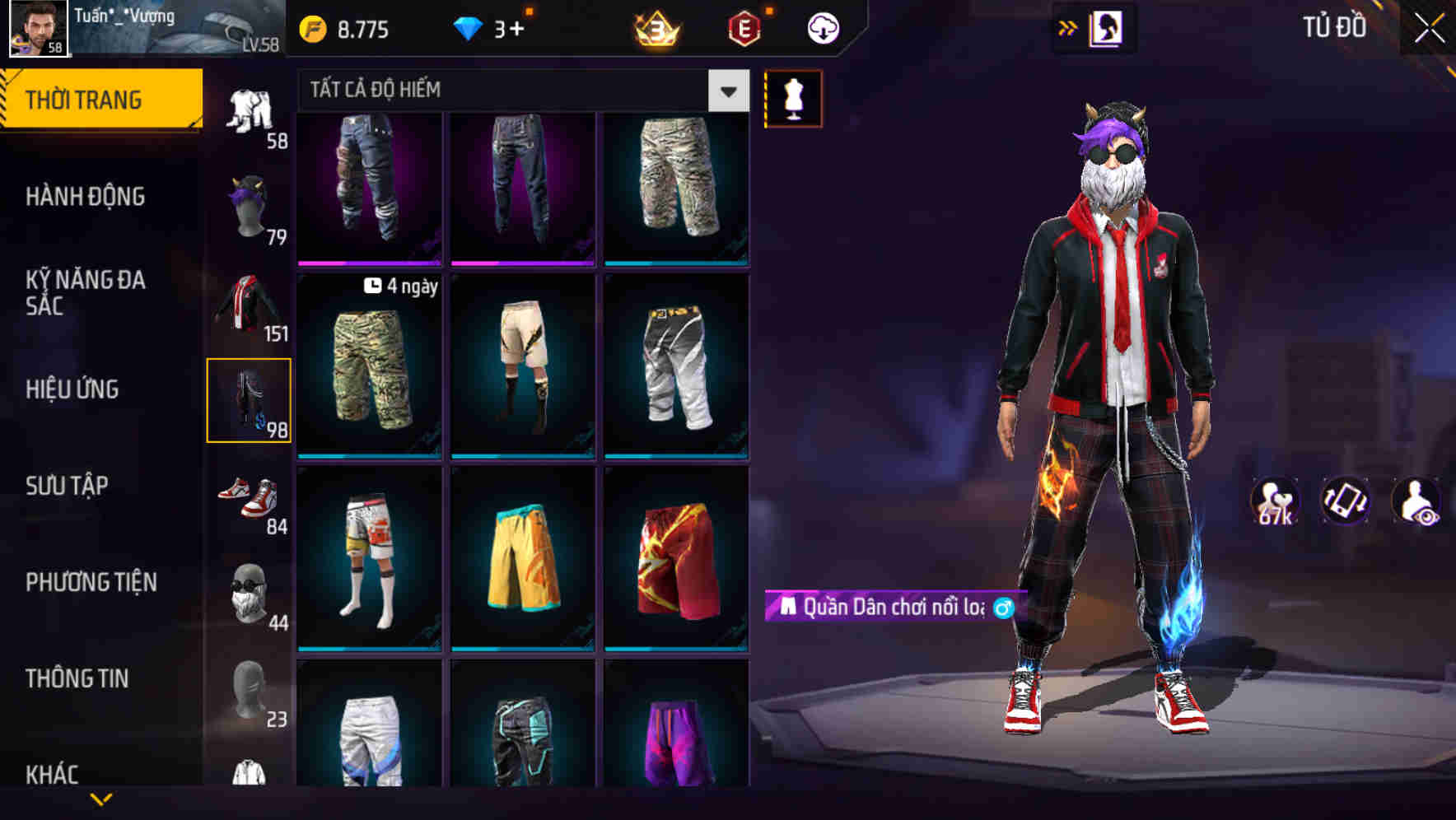Select the purple horned head category icon labeled 79
Screen dimensions: 1456x820
point(249,204)
